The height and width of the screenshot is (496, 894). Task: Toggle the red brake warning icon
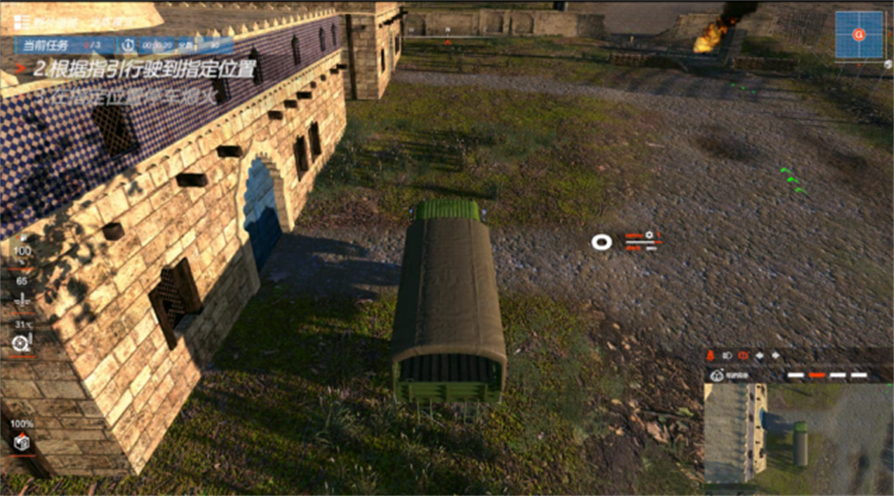(x=742, y=356)
